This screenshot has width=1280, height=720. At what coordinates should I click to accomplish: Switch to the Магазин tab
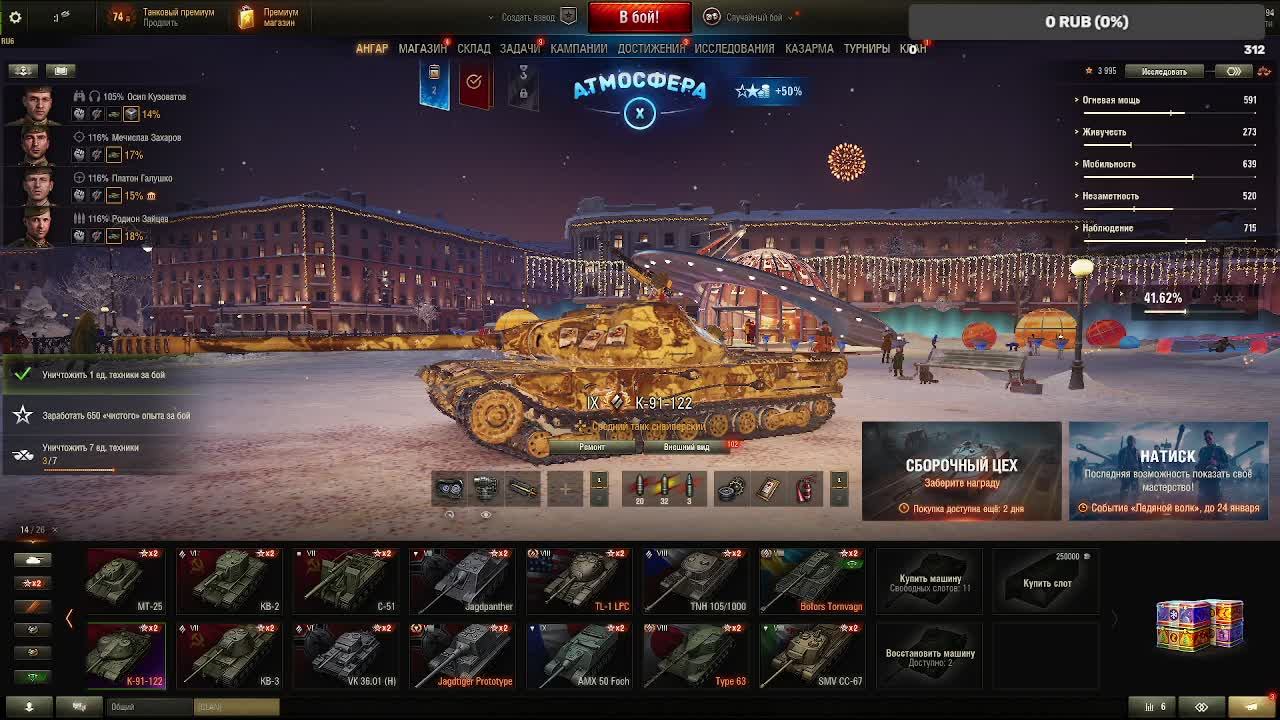click(x=422, y=48)
